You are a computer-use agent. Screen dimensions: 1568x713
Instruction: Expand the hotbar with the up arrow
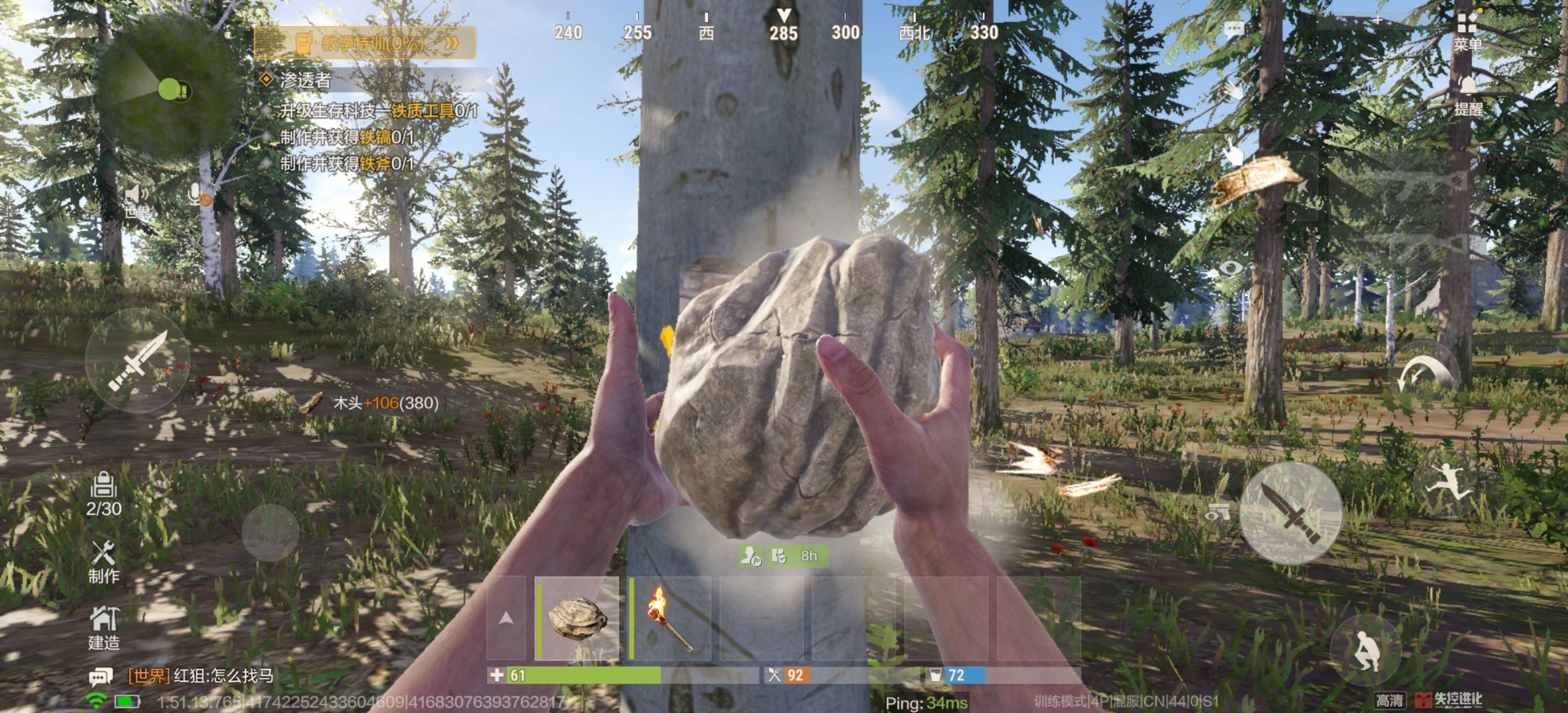click(505, 619)
